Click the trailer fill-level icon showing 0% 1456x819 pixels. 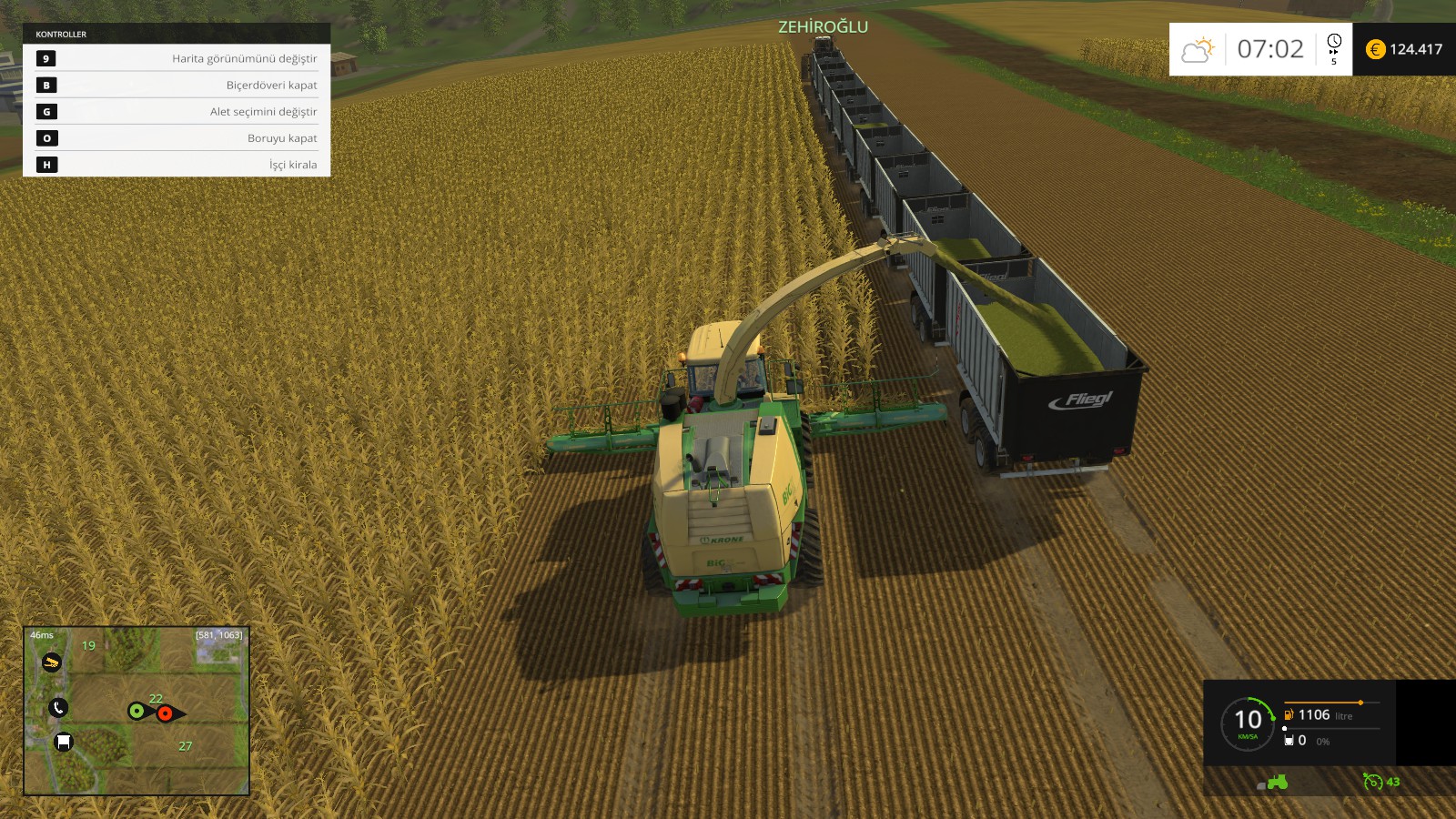[1289, 740]
